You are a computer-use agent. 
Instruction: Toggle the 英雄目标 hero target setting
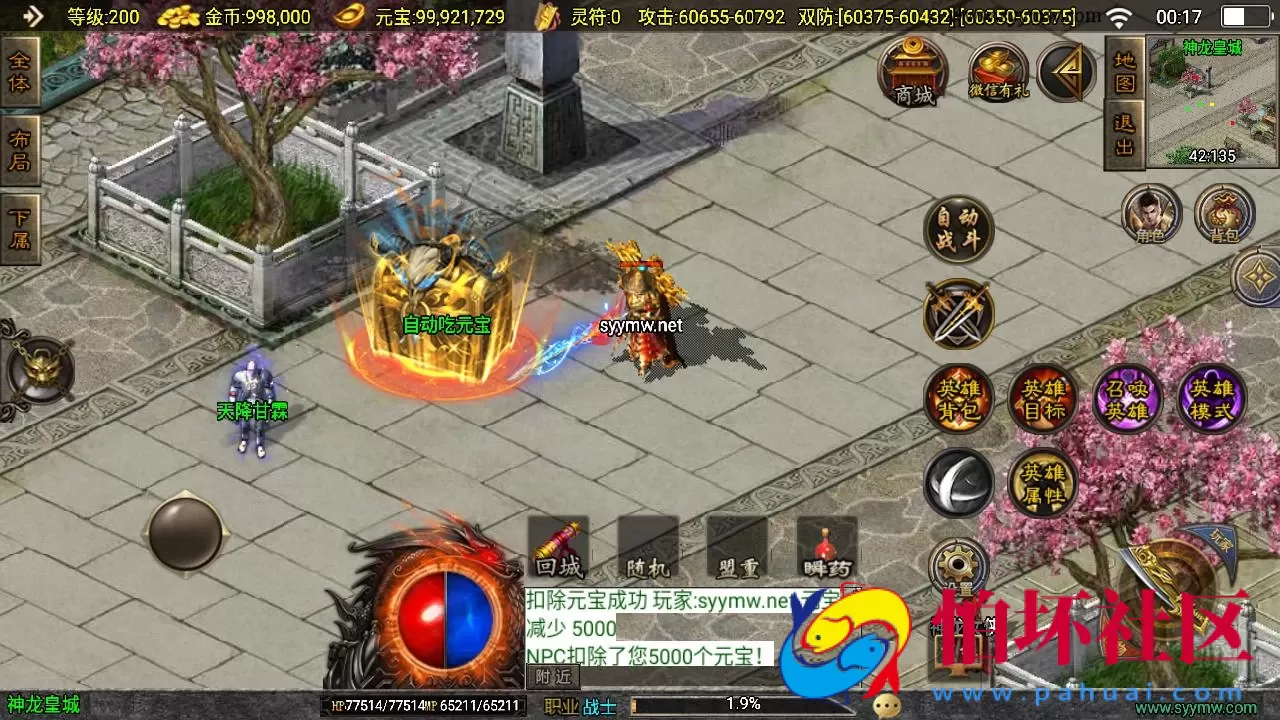pos(1044,398)
